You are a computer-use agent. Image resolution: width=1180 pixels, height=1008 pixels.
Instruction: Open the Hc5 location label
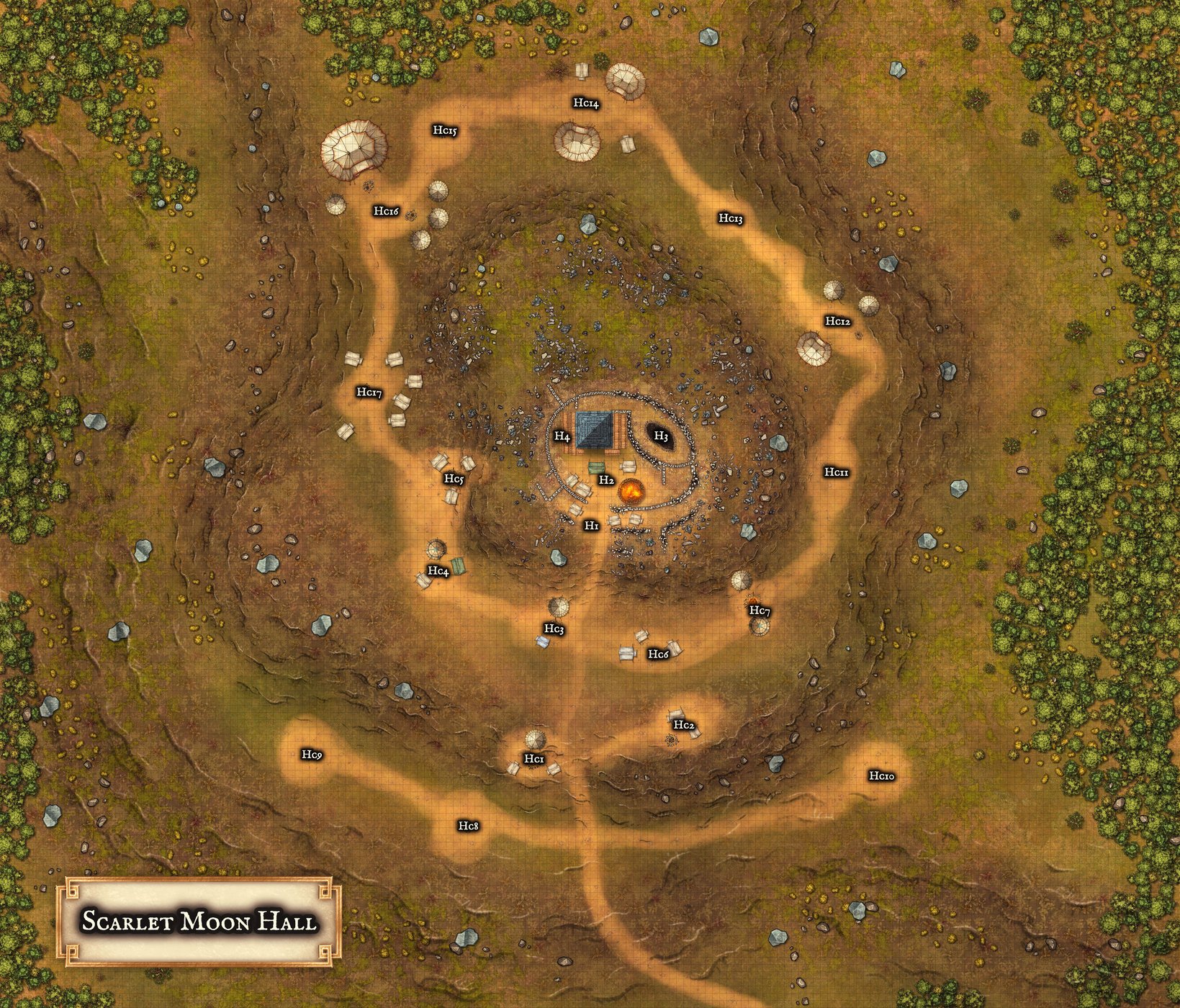(454, 479)
